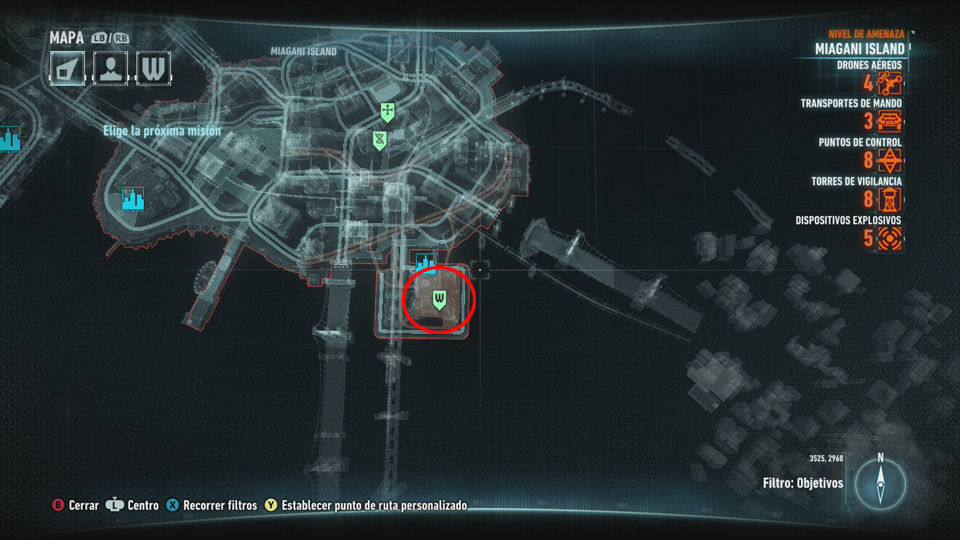Change the 'Filtro: Objetivos' map filter

pos(802,483)
